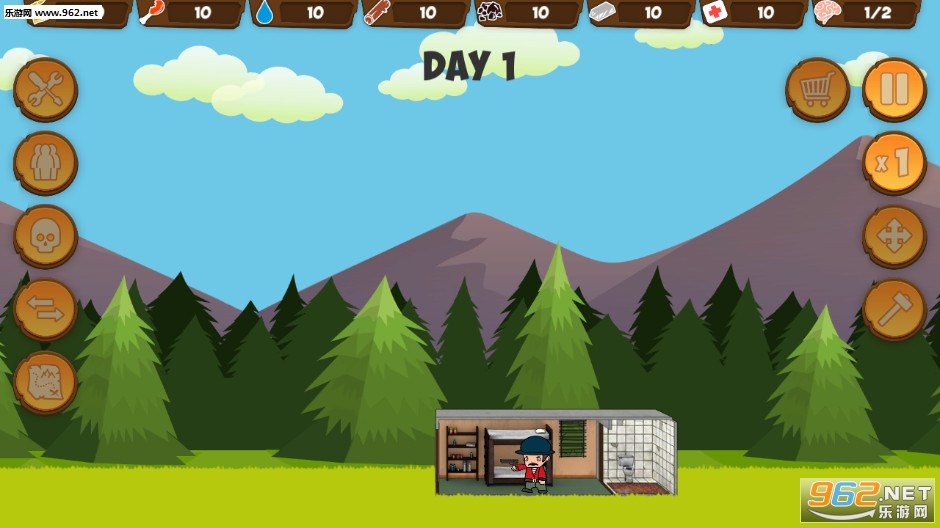This screenshot has height=528, width=940.
Task: Select the hammer build button
Action: 894,310
